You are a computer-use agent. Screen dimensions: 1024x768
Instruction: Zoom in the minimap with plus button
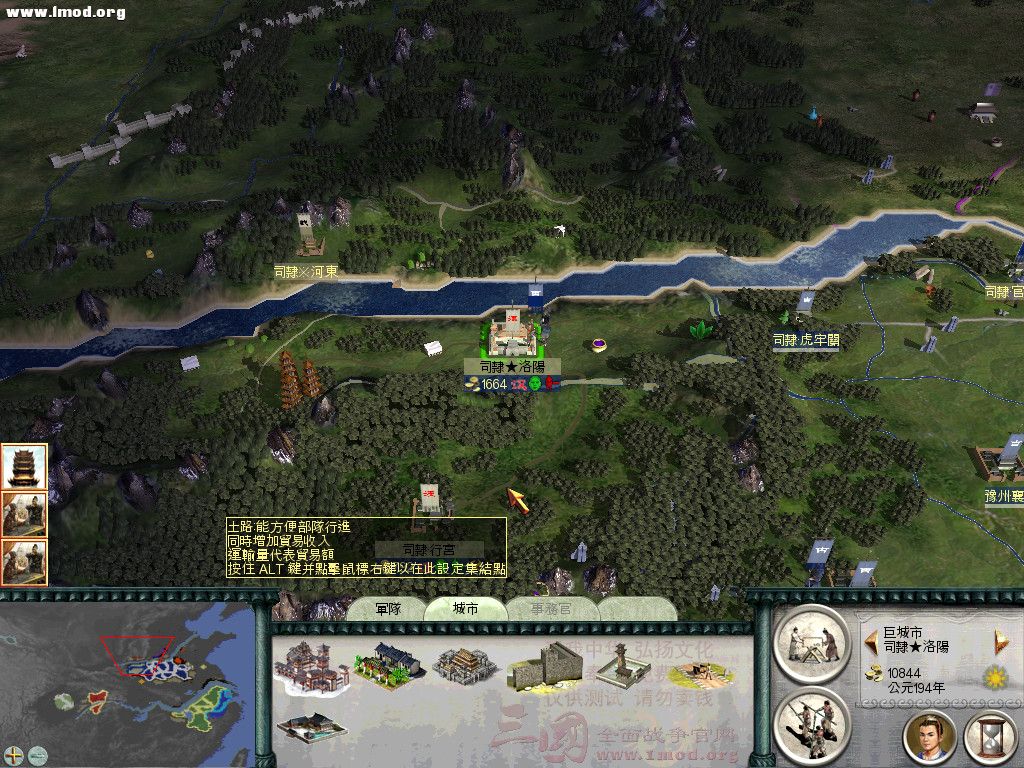pyautogui.click(x=14, y=755)
